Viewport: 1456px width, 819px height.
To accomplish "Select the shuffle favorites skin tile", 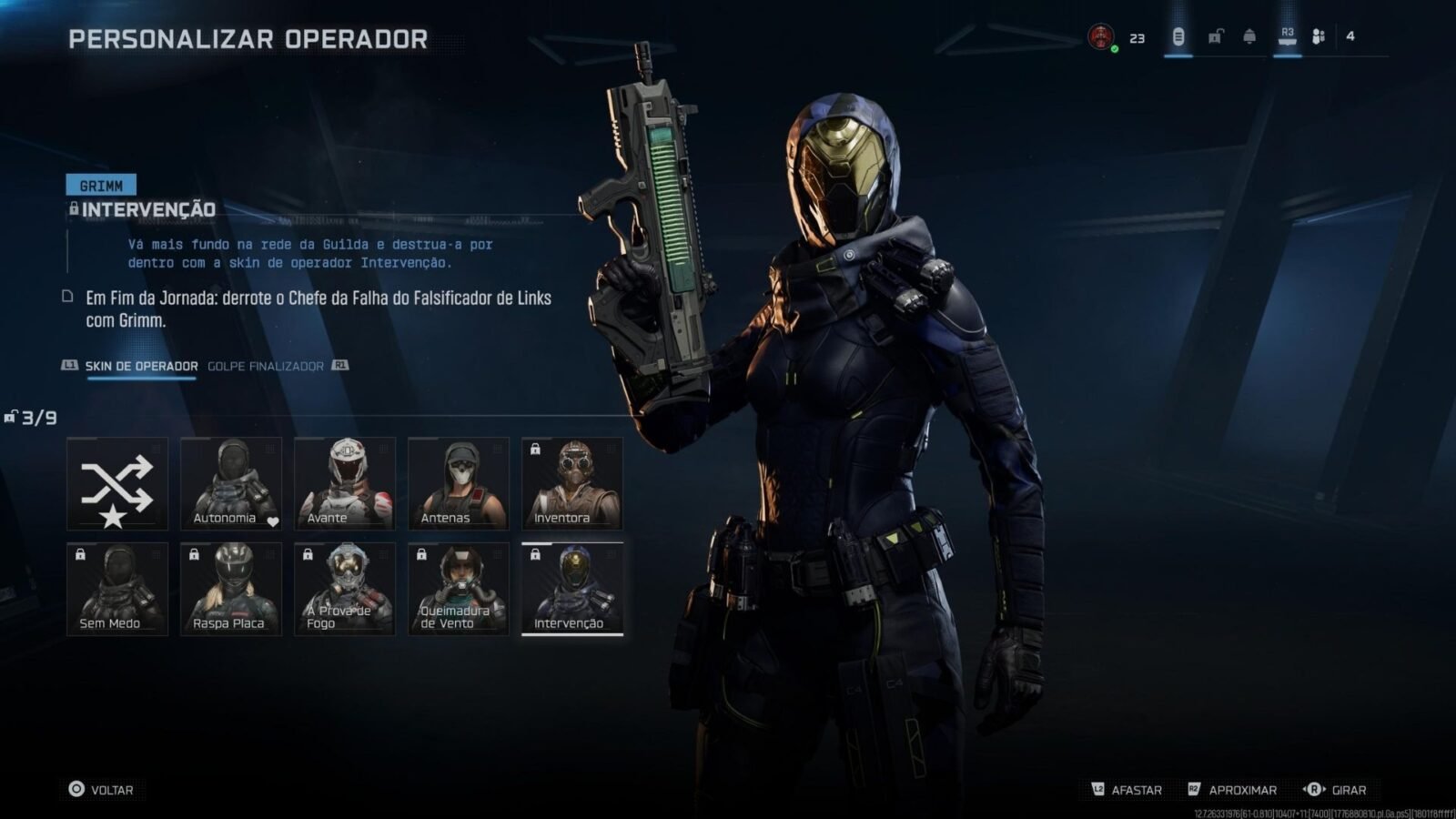I will click(x=117, y=483).
